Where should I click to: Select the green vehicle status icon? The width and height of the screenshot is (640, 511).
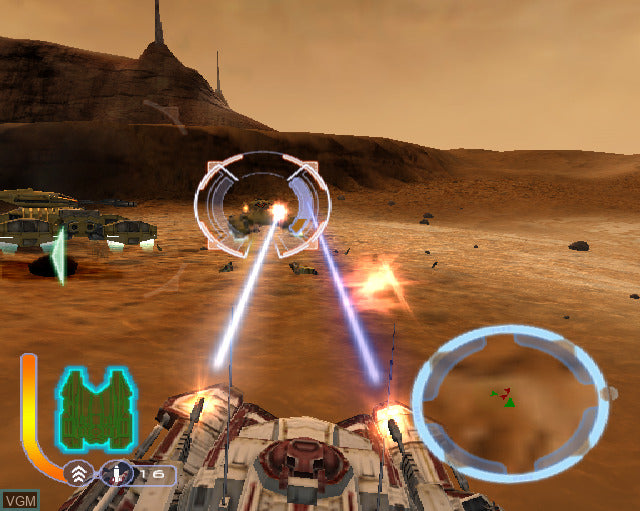pyautogui.click(x=95, y=407)
